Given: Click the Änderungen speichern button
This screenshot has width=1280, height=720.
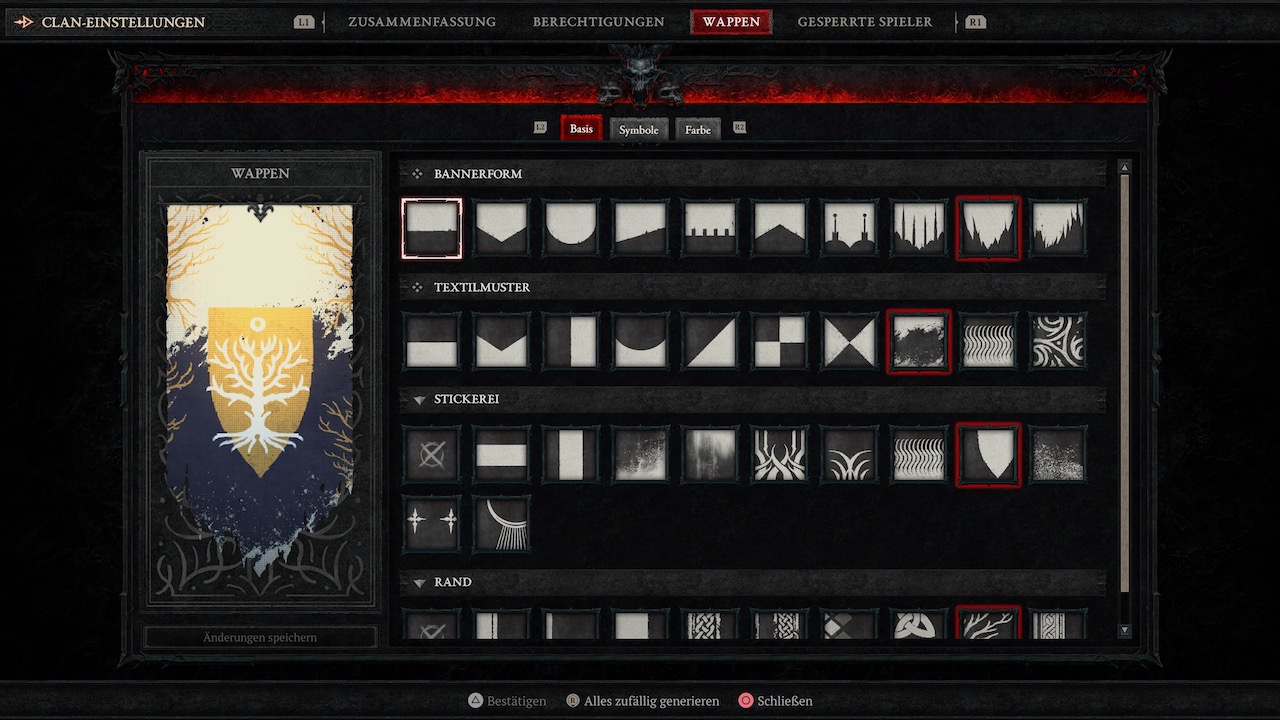Looking at the screenshot, I should coord(260,637).
